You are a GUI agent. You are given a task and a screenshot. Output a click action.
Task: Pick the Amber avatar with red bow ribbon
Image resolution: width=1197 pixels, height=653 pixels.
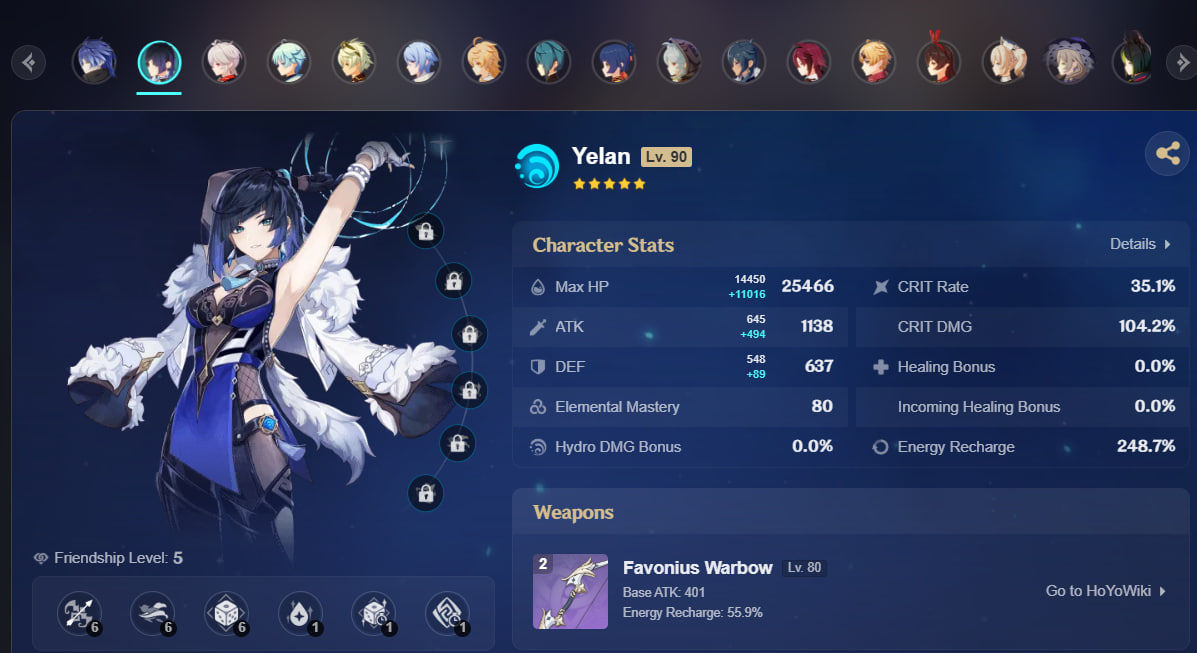pyautogui.click(x=938, y=62)
